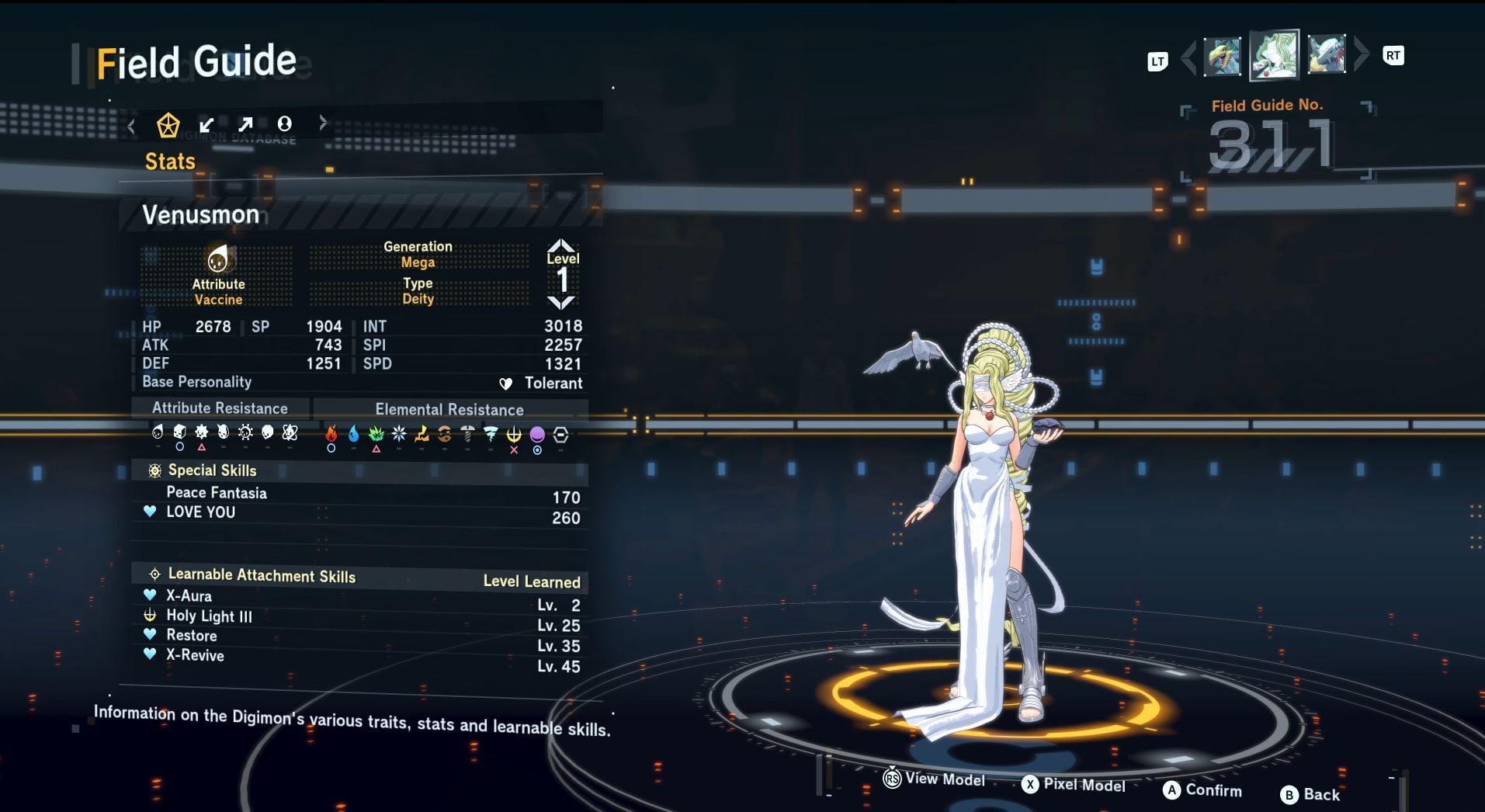This screenshot has height=812, width=1485.
Task: Choose the X-Aura attachment skill row
Action: click(189, 596)
